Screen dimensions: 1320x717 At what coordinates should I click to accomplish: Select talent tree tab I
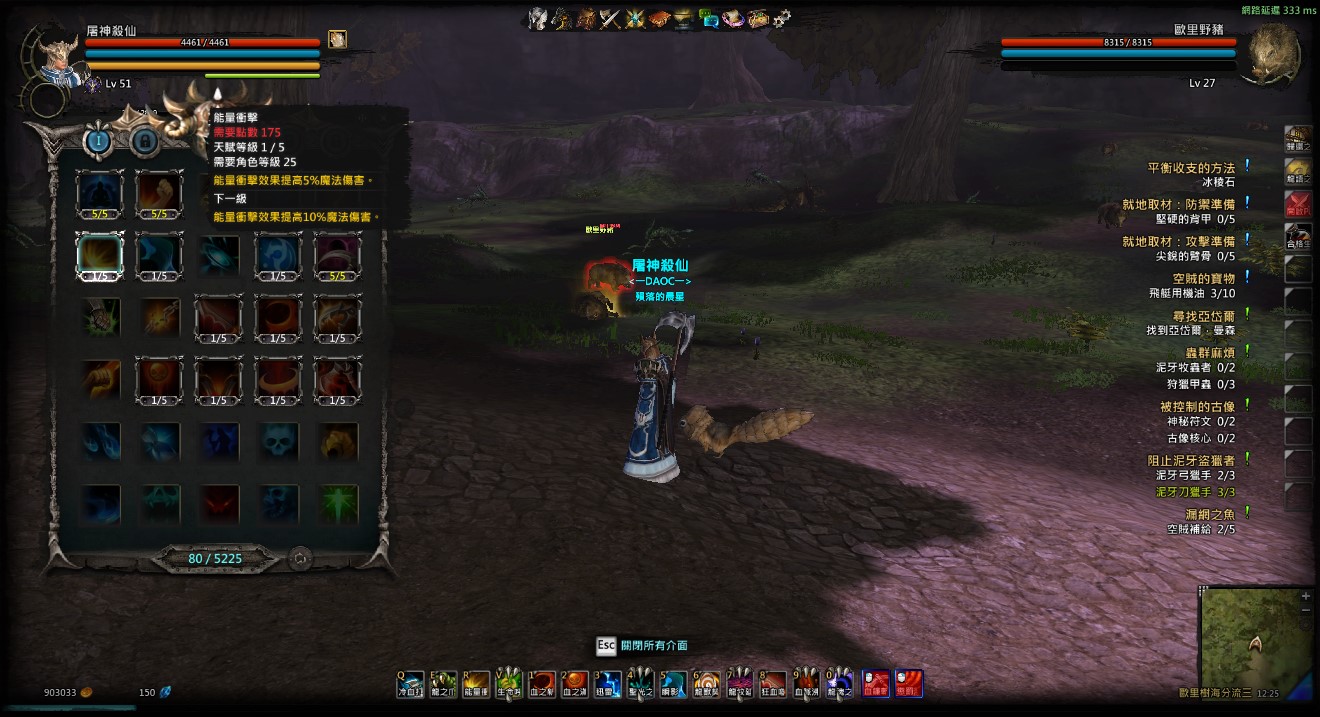tap(98, 141)
